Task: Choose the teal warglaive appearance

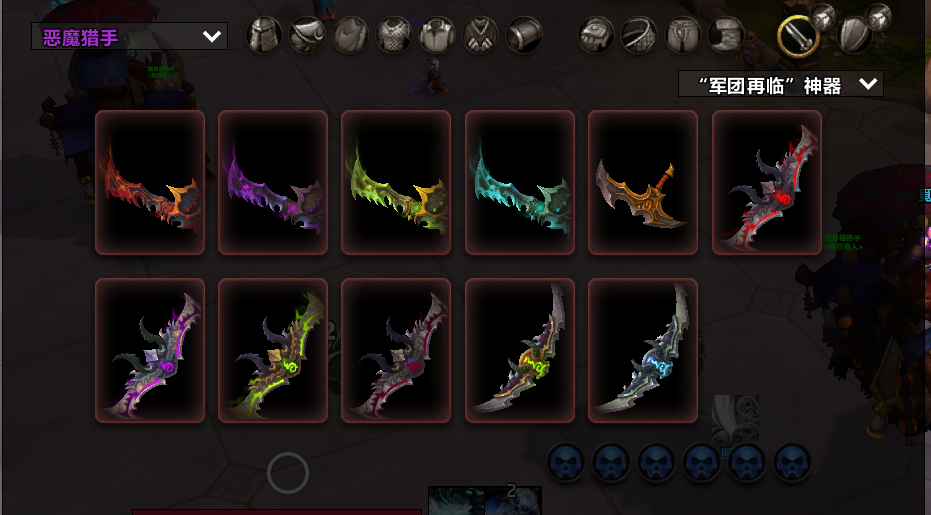Action: 520,182
